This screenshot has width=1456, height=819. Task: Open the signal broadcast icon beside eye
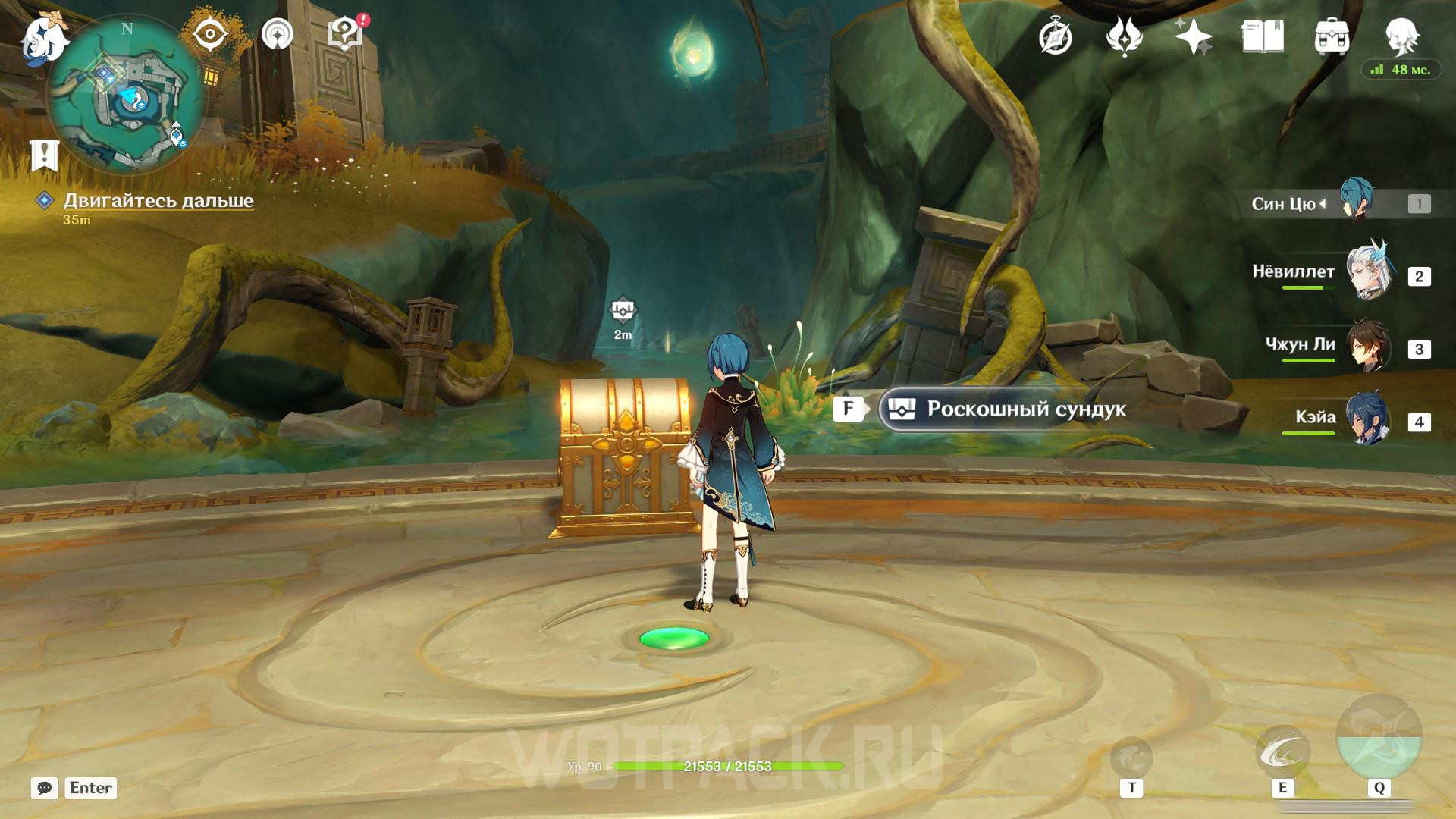[278, 34]
